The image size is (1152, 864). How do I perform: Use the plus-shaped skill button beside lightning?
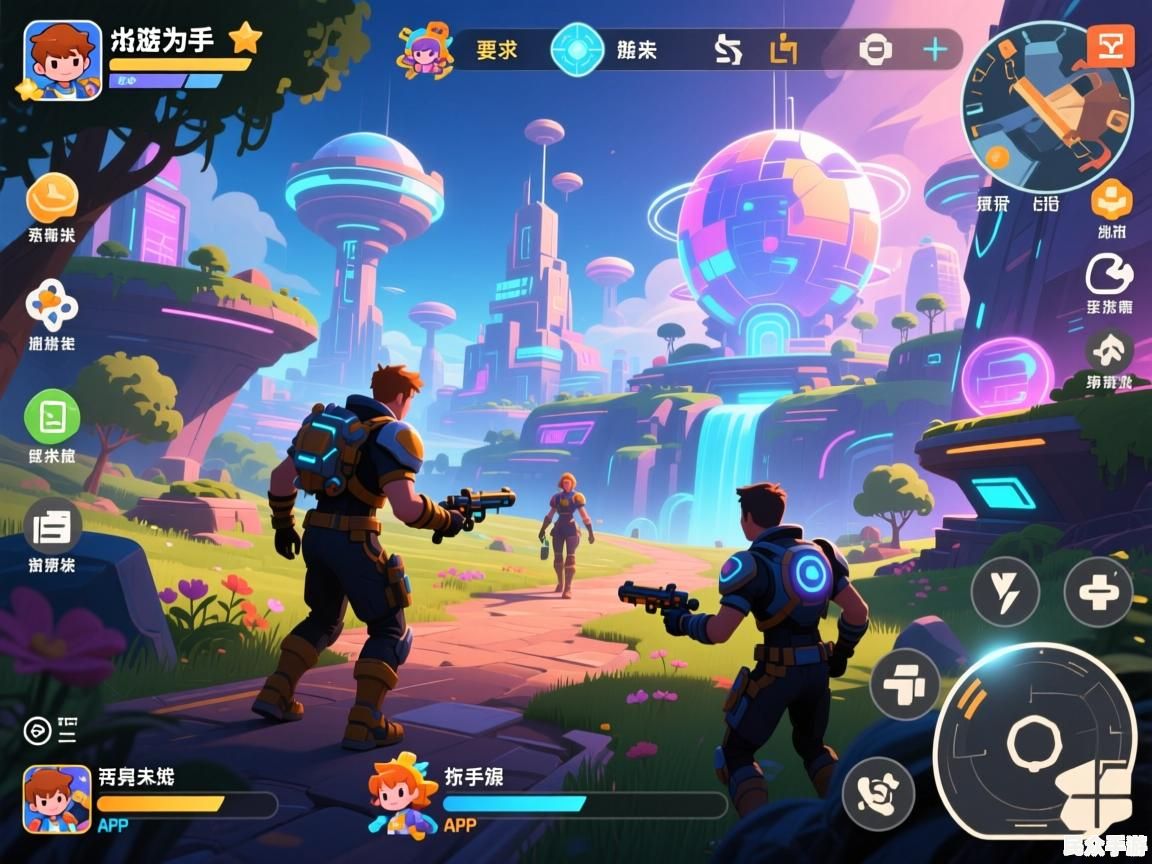tap(1097, 592)
